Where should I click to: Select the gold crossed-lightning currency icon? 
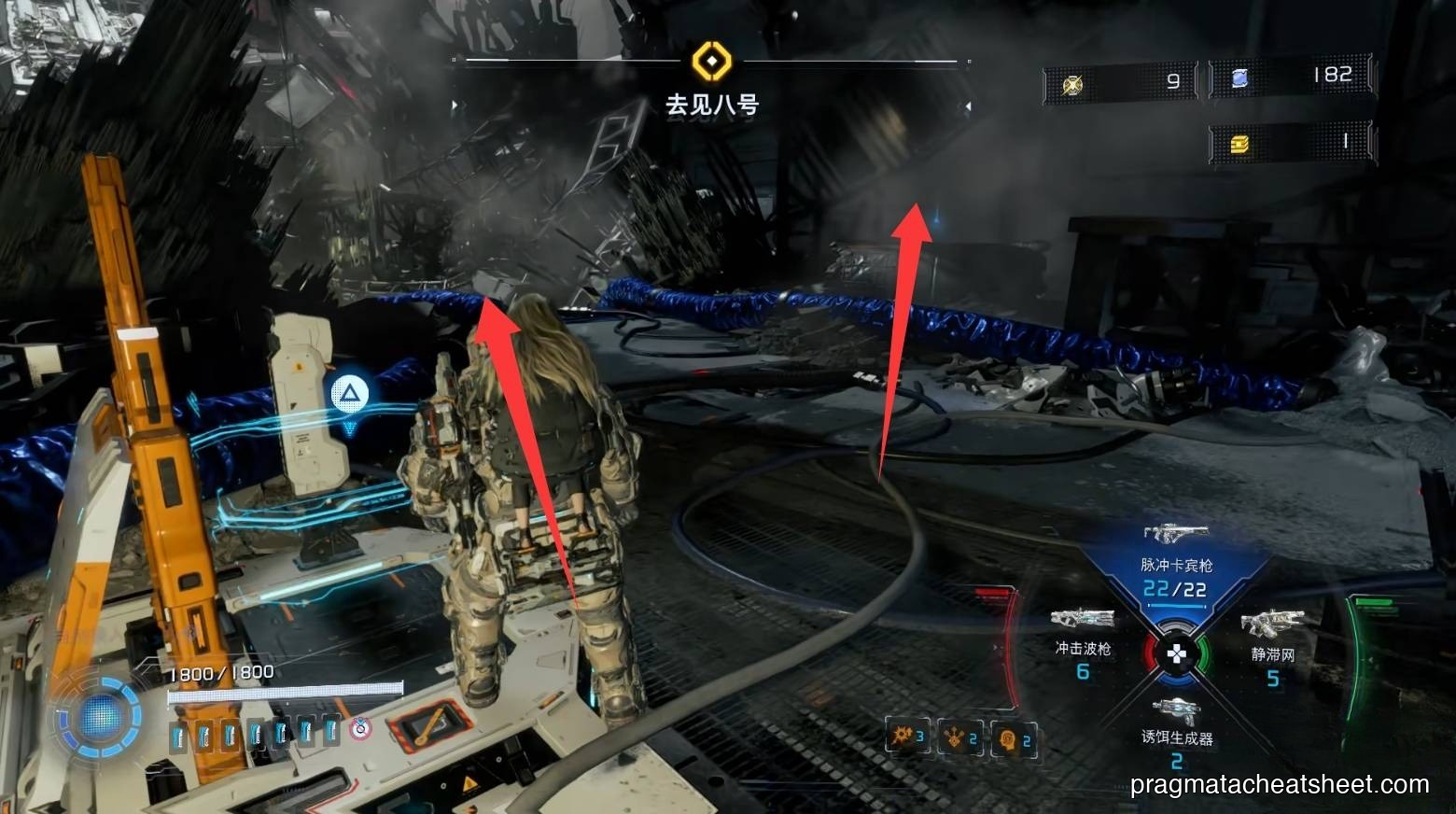coord(1073,85)
